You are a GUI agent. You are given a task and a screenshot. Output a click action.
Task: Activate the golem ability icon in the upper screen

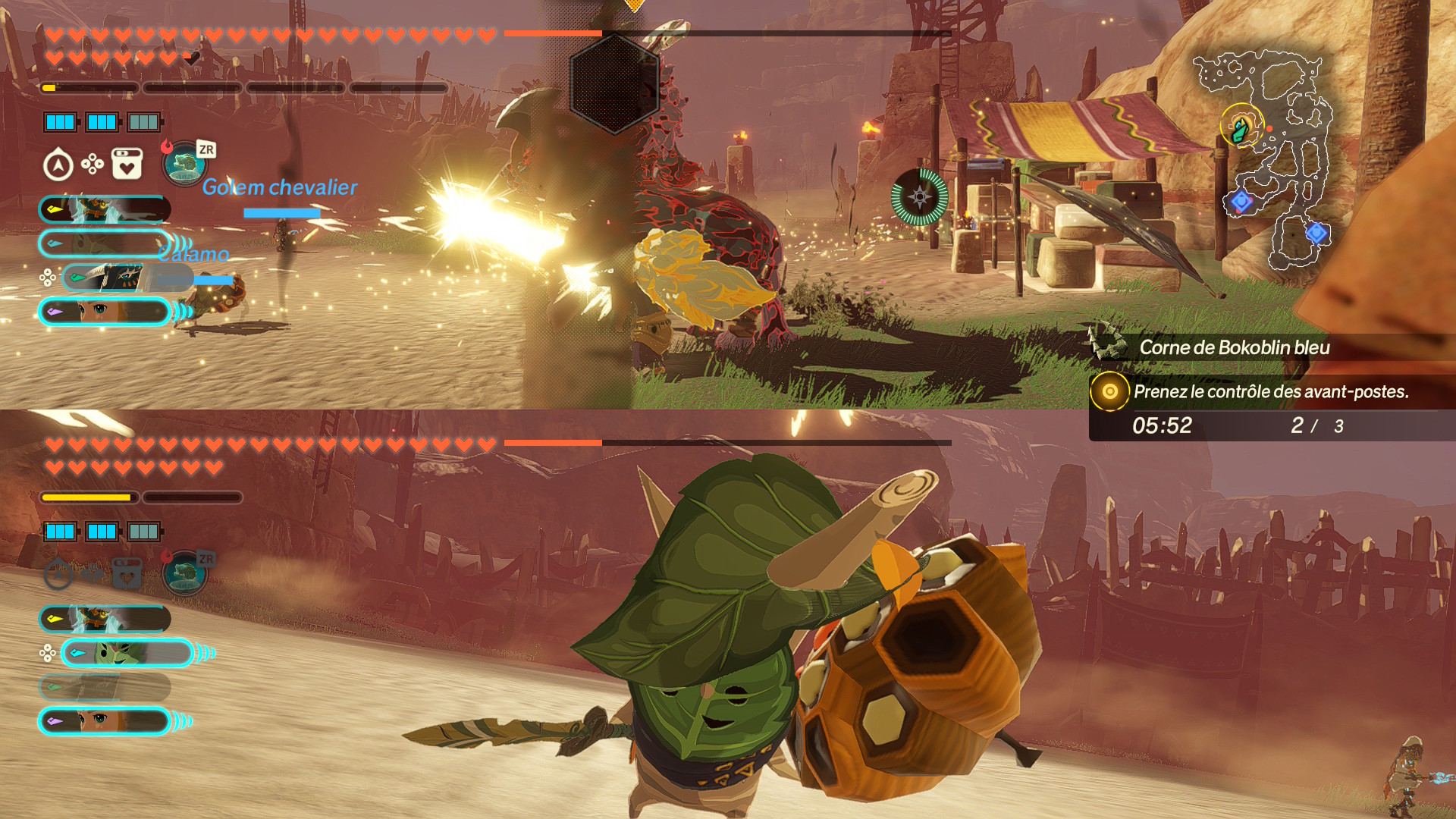coord(184,164)
